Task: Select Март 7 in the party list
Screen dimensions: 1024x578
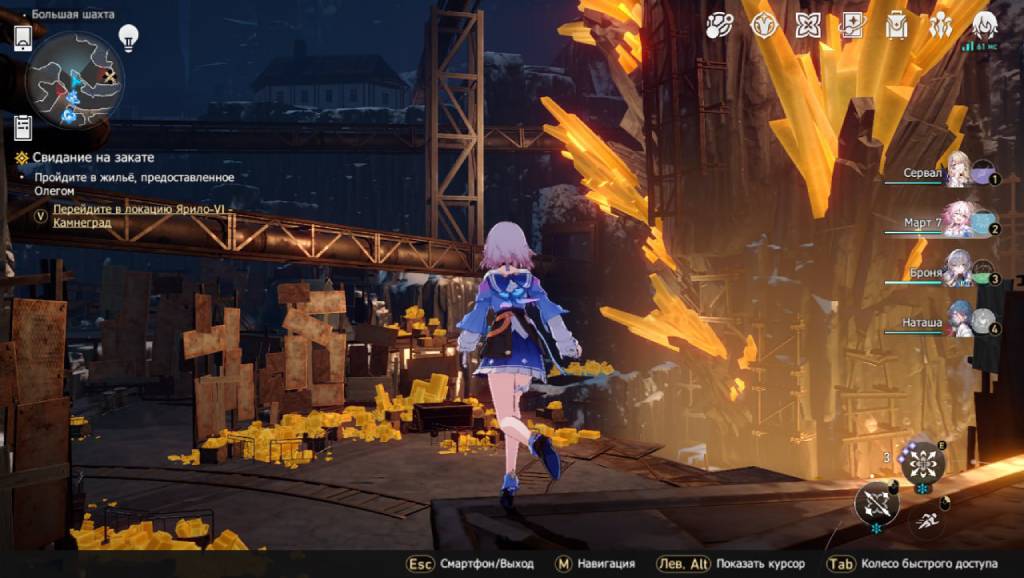Action: coord(956,221)
